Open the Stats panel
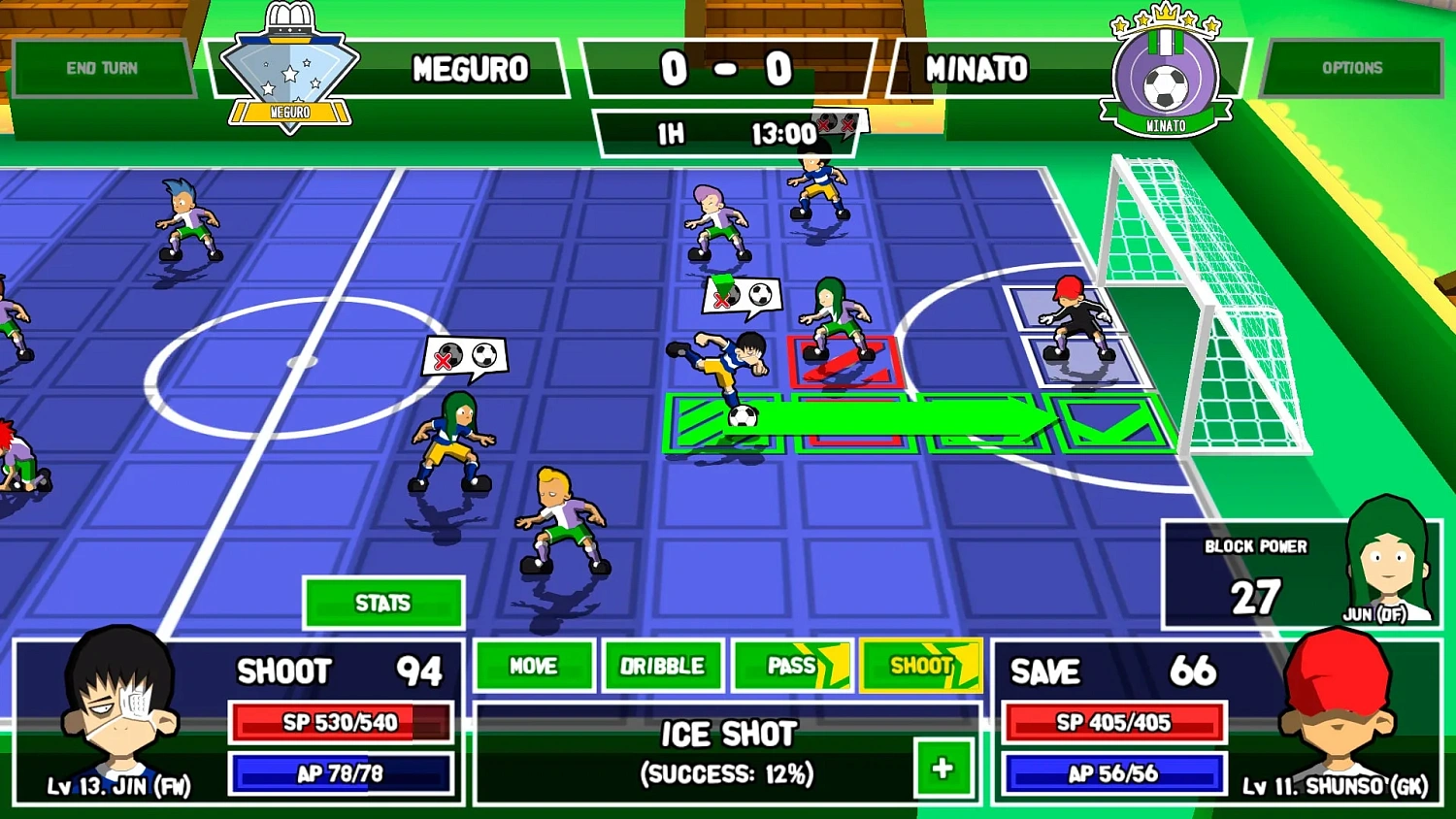The image size is (1456, 819). click(383, 603)
